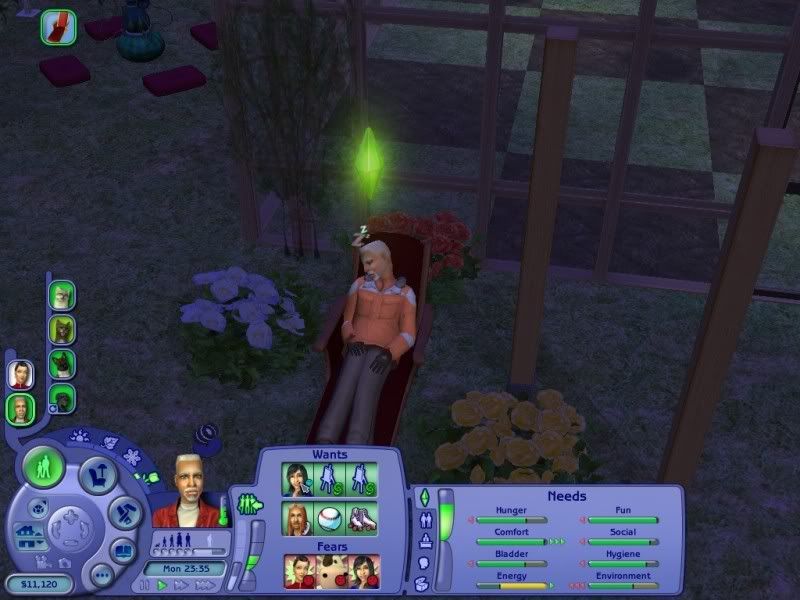
Task: Open the Story mode book button
Action: click(125, 551)
